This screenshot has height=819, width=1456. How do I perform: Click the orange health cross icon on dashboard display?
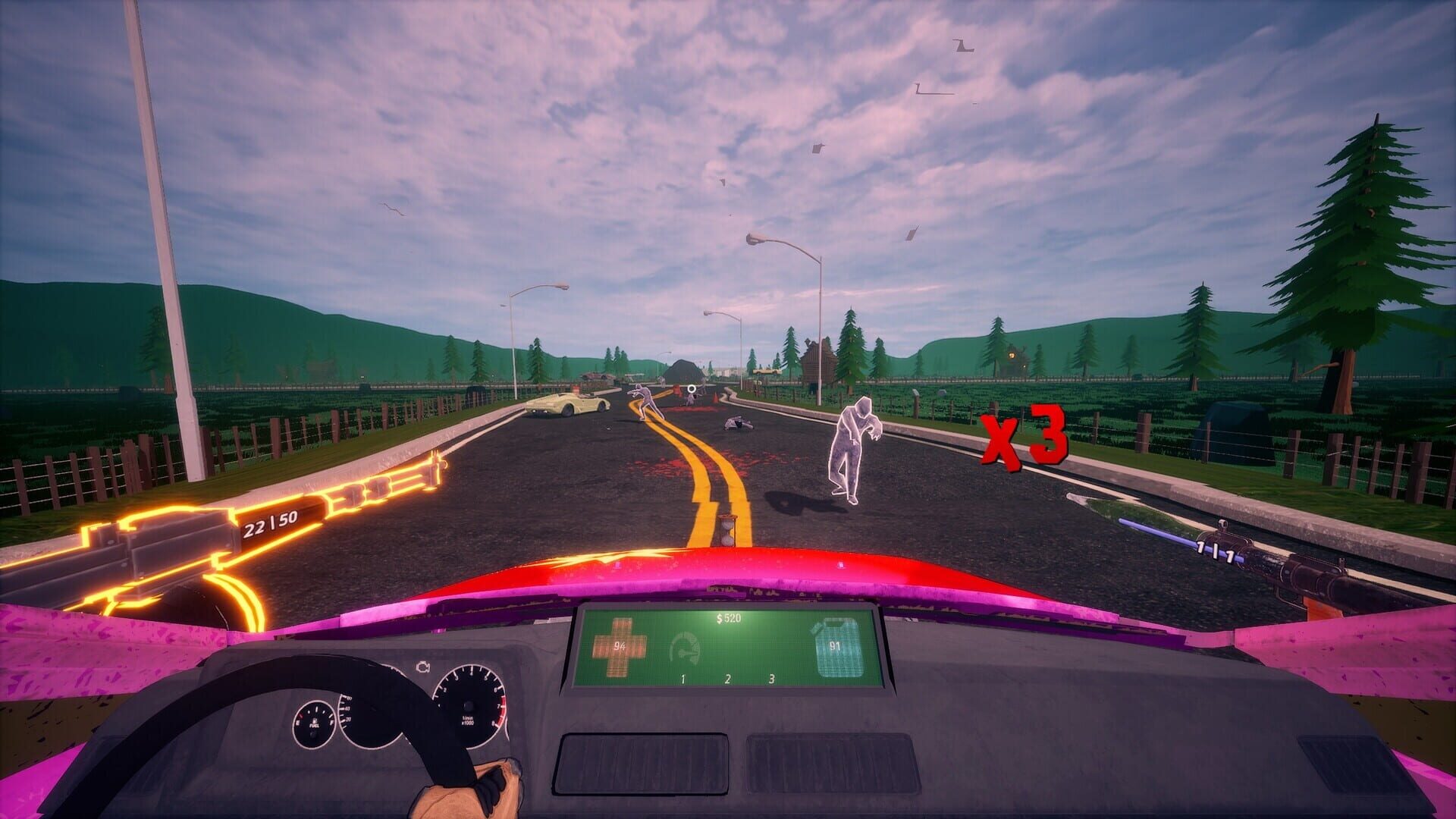pos(618,647)
